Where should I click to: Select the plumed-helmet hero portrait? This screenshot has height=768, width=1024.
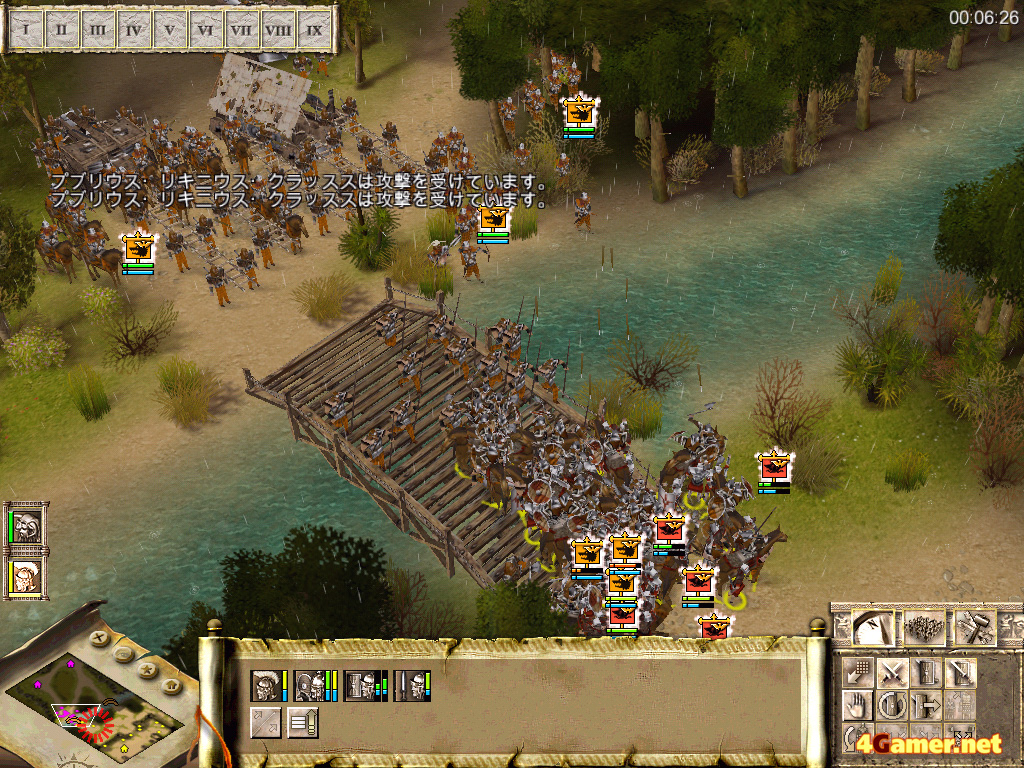24,578
